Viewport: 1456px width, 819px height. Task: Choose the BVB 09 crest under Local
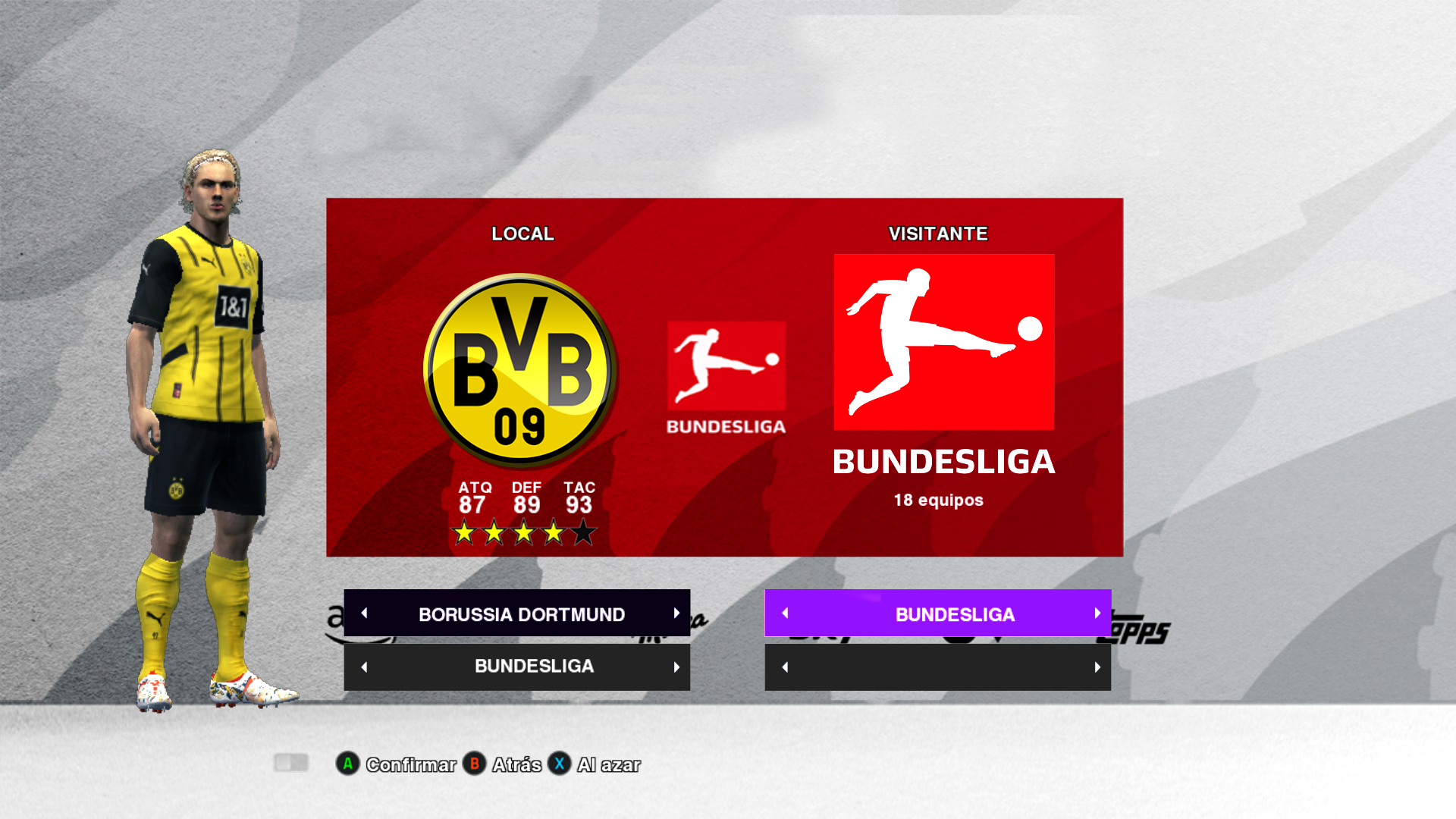[520, 371]
